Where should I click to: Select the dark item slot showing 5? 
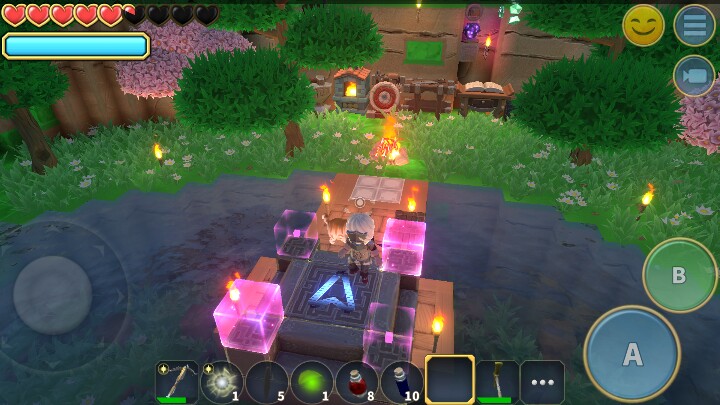point(266,382)
